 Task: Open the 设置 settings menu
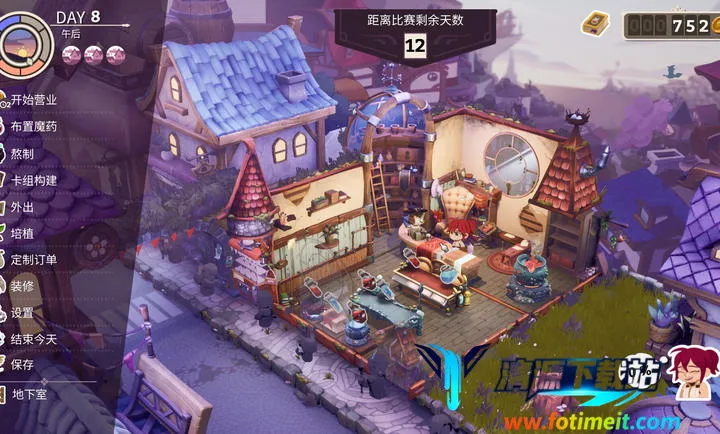(x=22, y=312)
